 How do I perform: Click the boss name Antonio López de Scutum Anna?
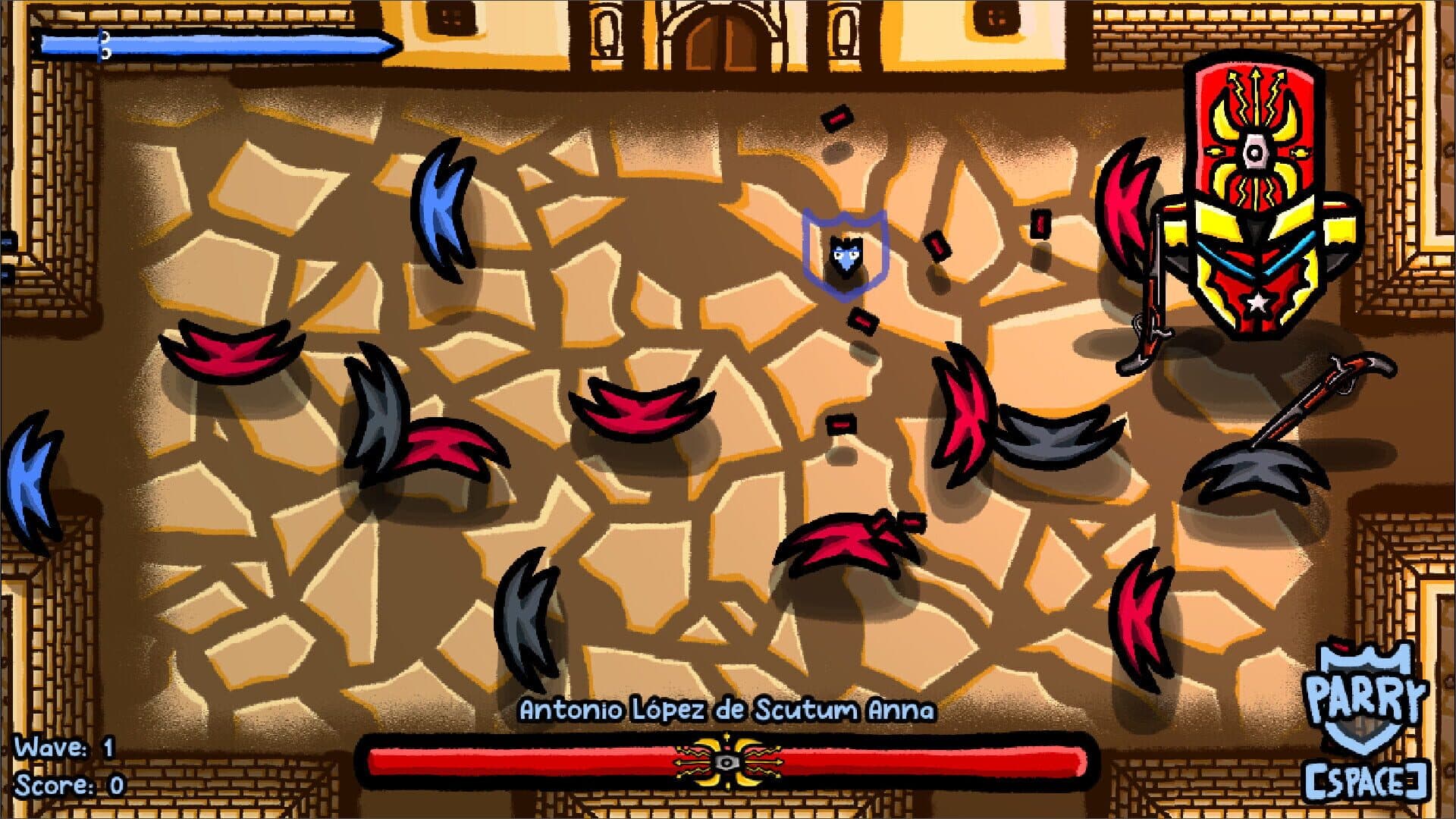click(728, 711)
